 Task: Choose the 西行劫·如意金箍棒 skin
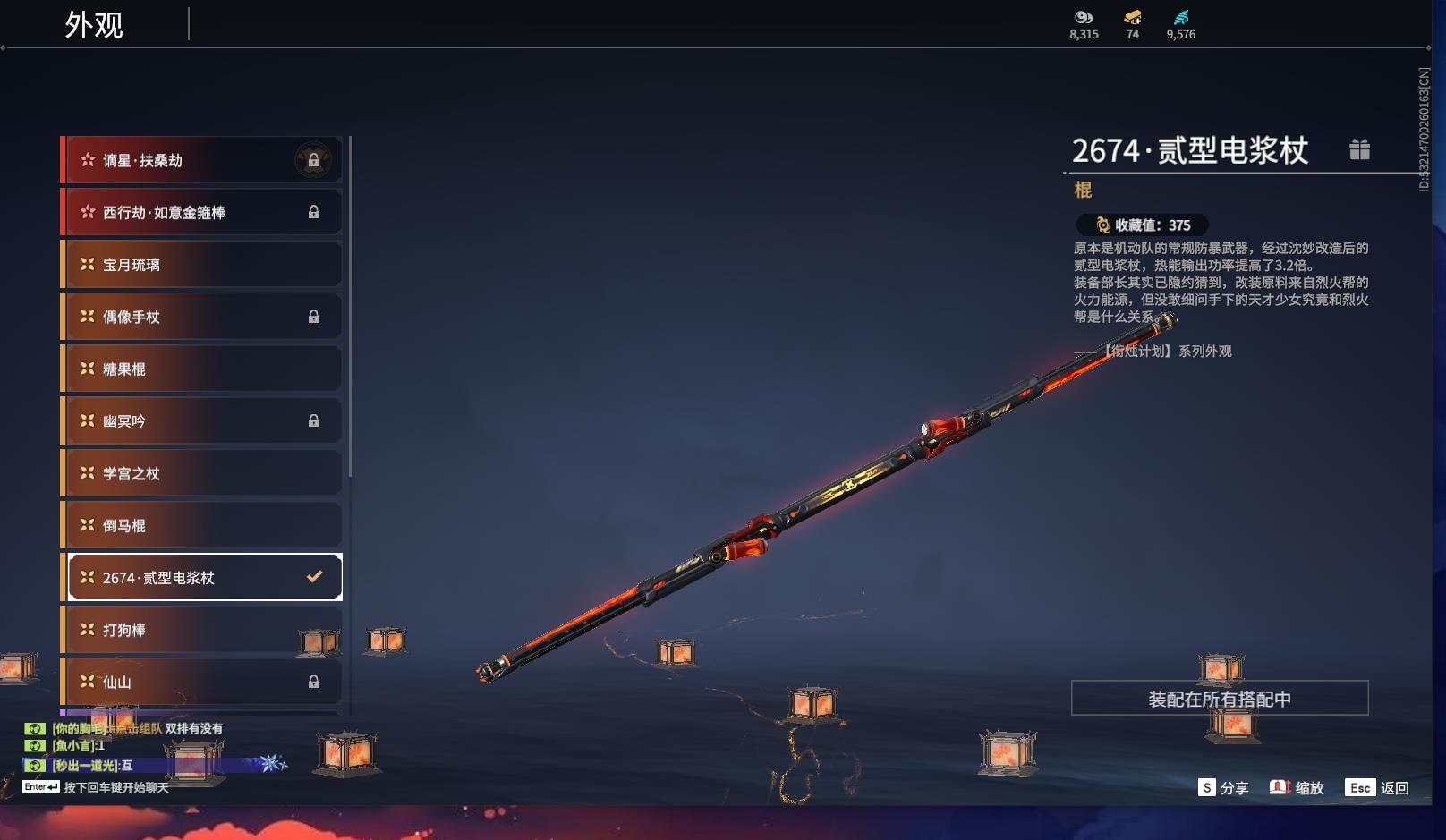pos(202,212)
